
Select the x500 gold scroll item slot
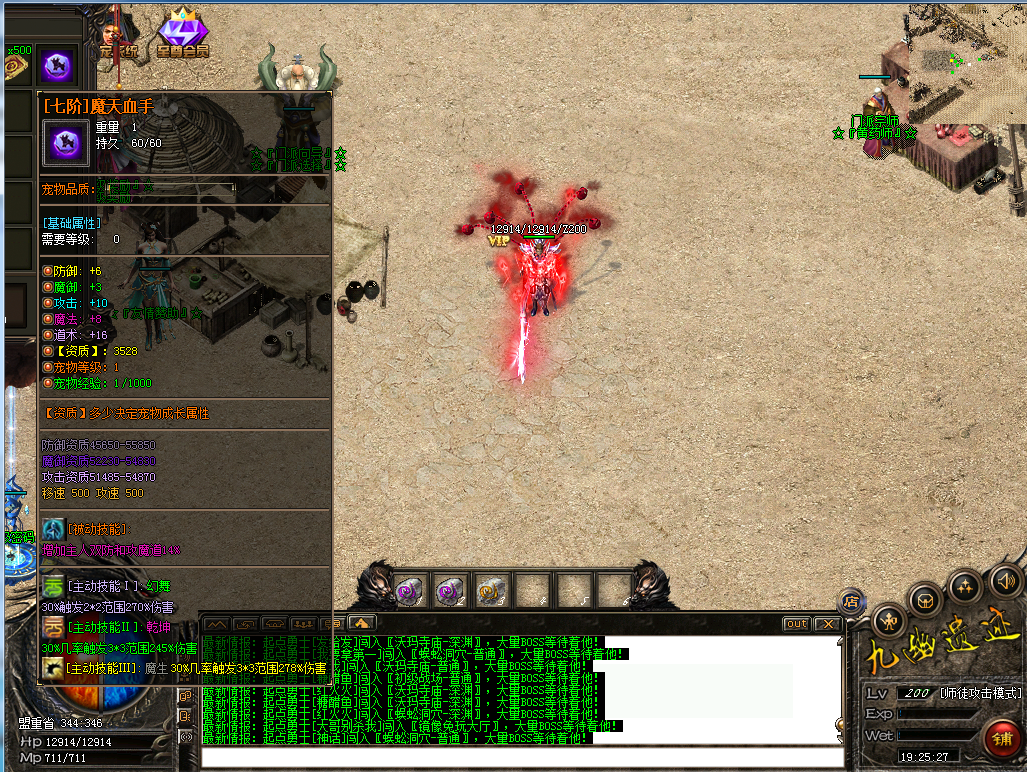pos(16,66)
